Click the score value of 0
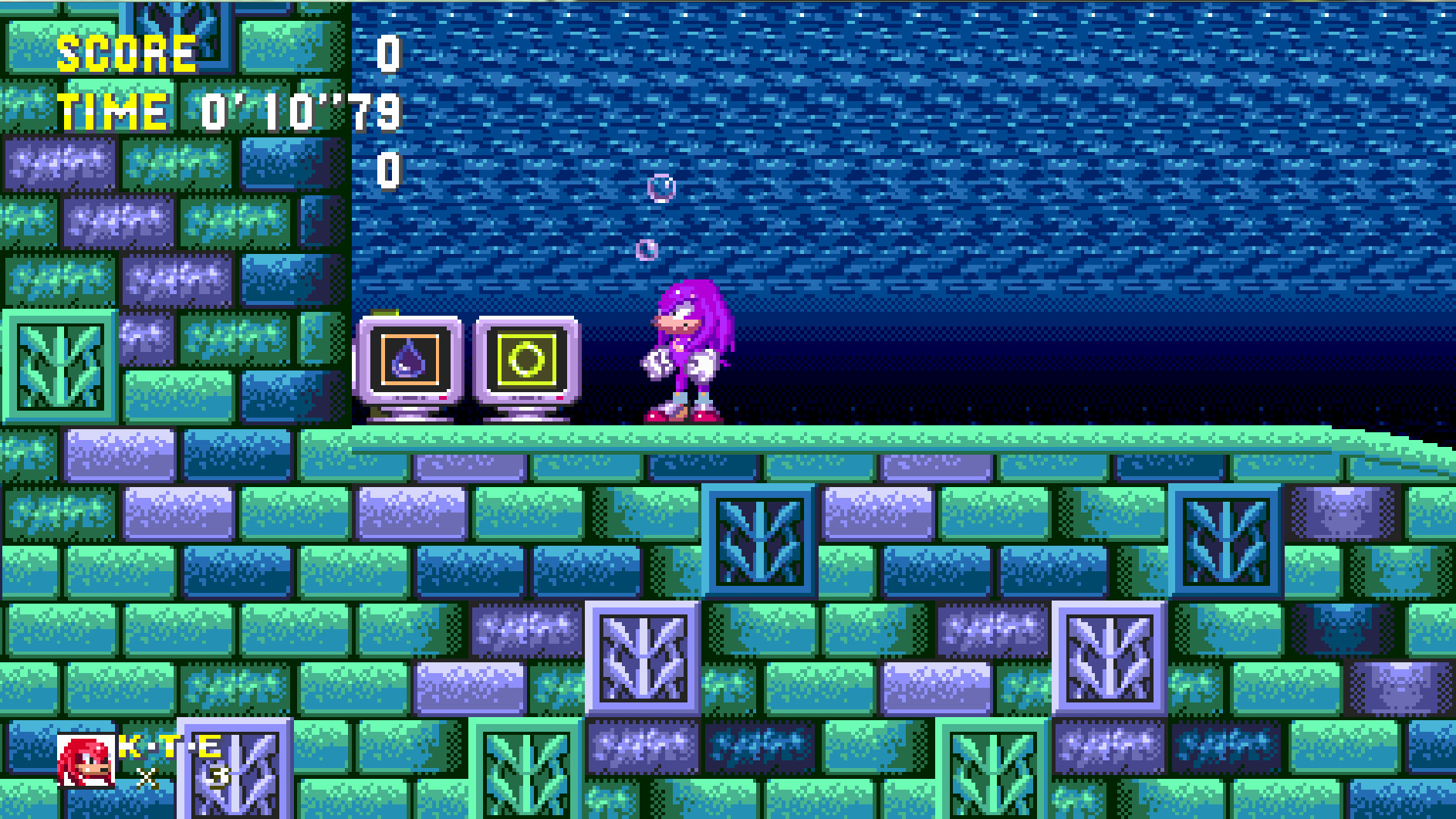 [388, 53]
